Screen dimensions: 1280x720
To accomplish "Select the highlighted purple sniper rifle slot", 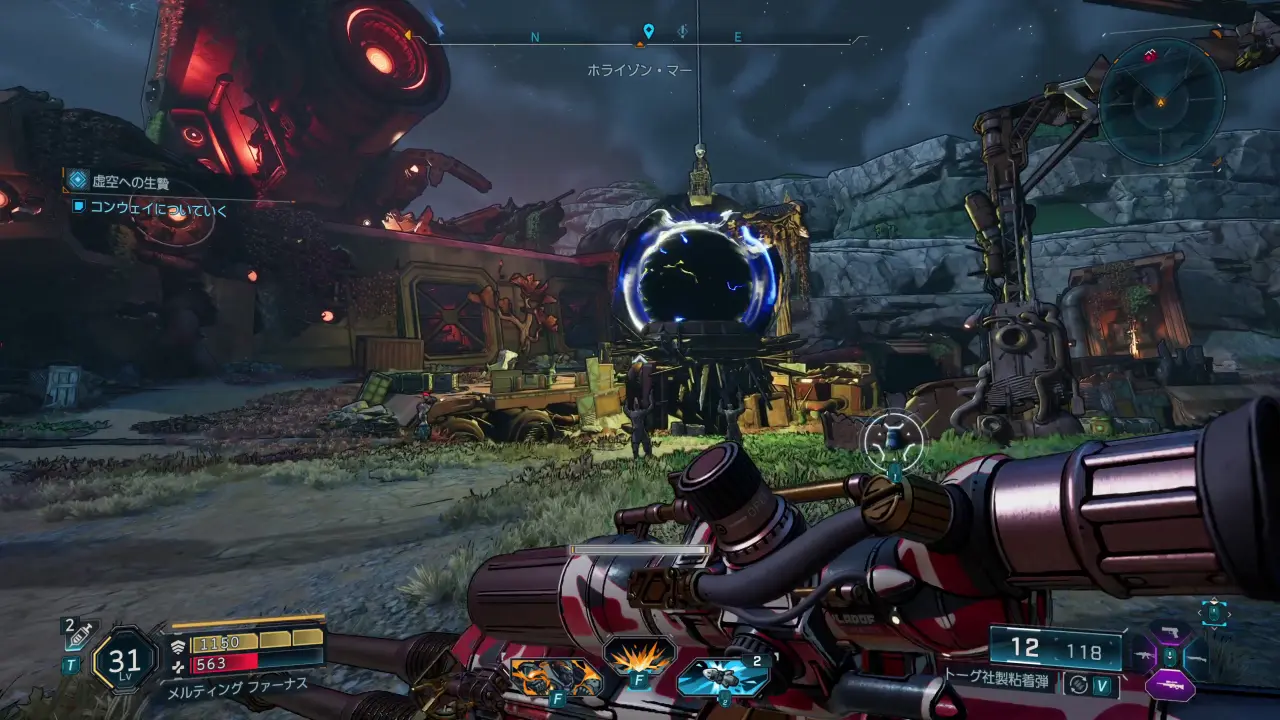I will click(x=1170, y=686).
